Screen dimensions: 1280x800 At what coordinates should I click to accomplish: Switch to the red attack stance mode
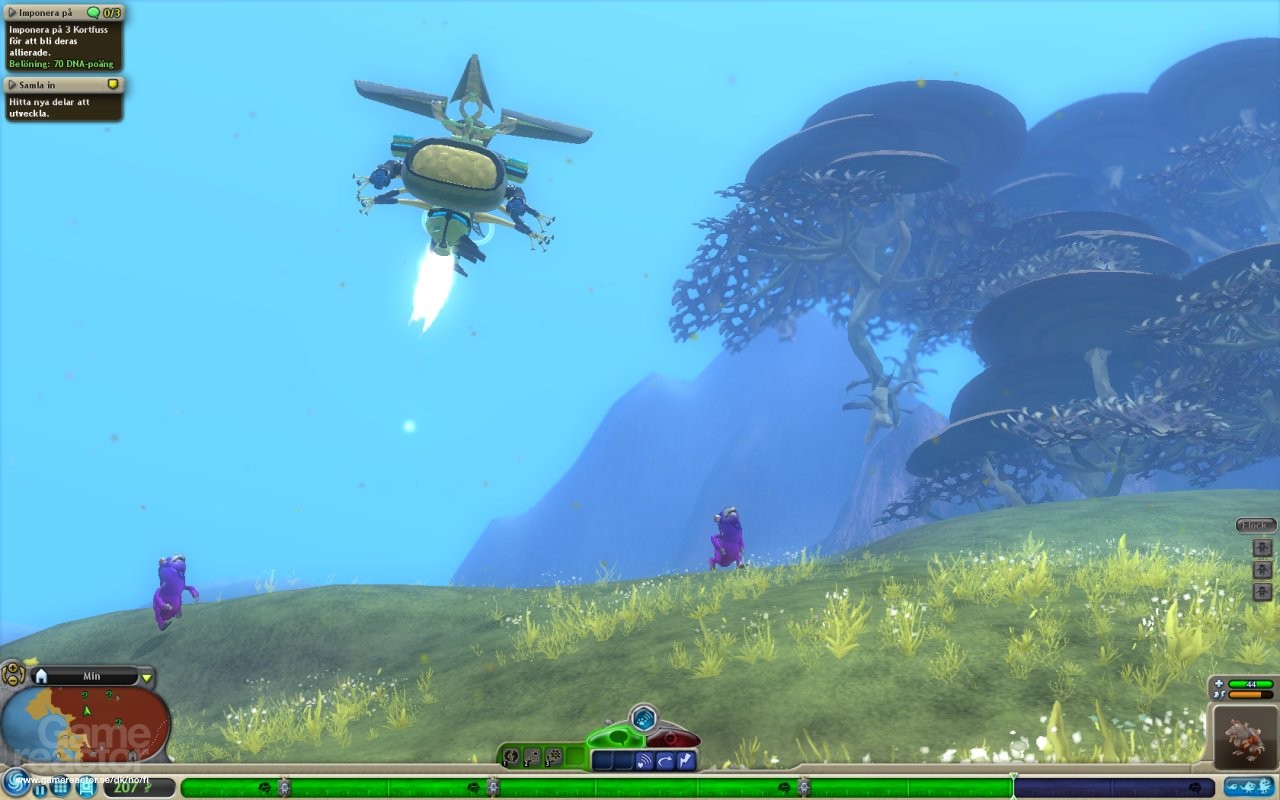pos(670,737)
